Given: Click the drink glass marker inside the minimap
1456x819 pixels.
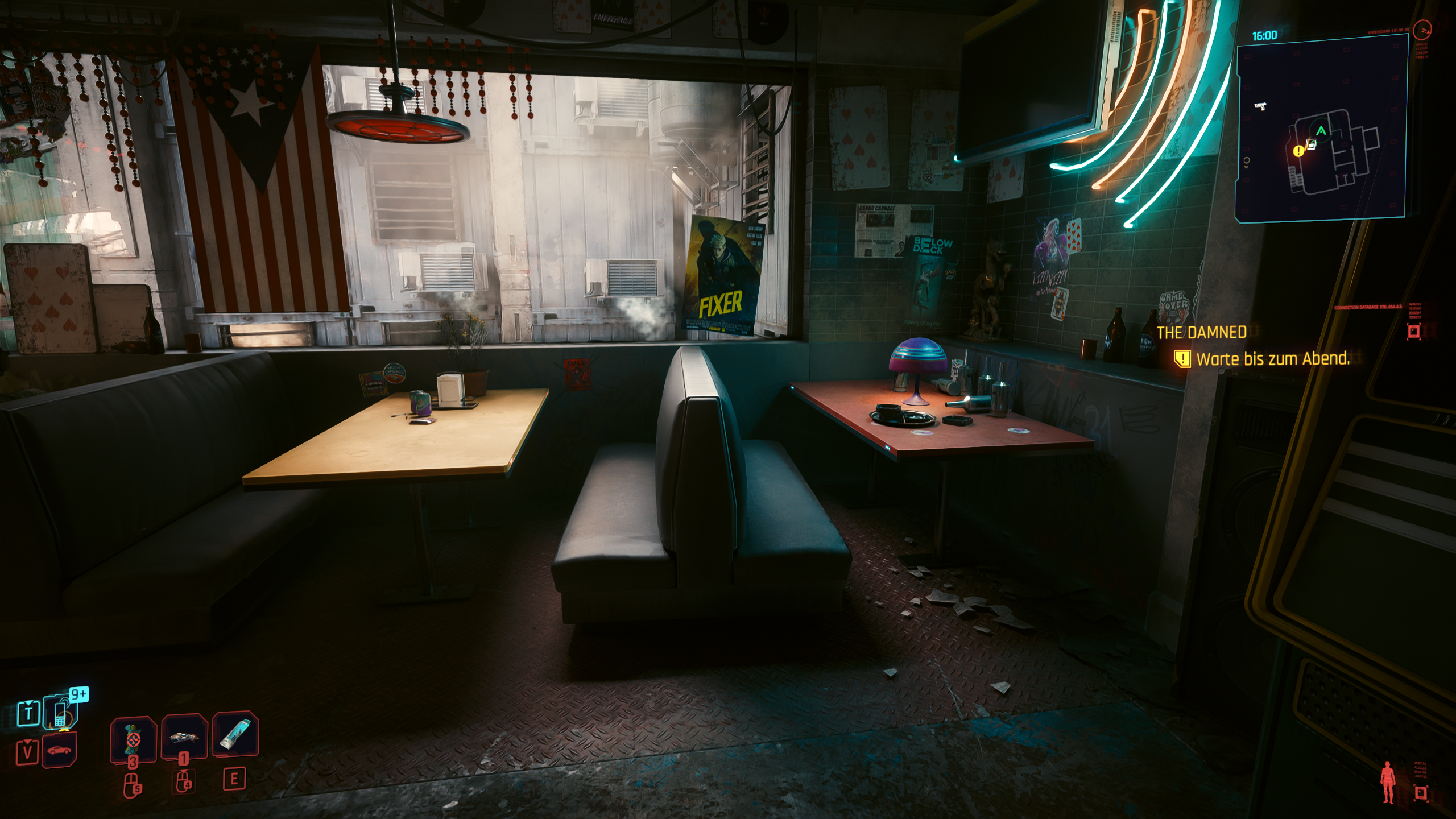Looking at the screenshot, I should pyautogui.click(x=1311, y=143).
